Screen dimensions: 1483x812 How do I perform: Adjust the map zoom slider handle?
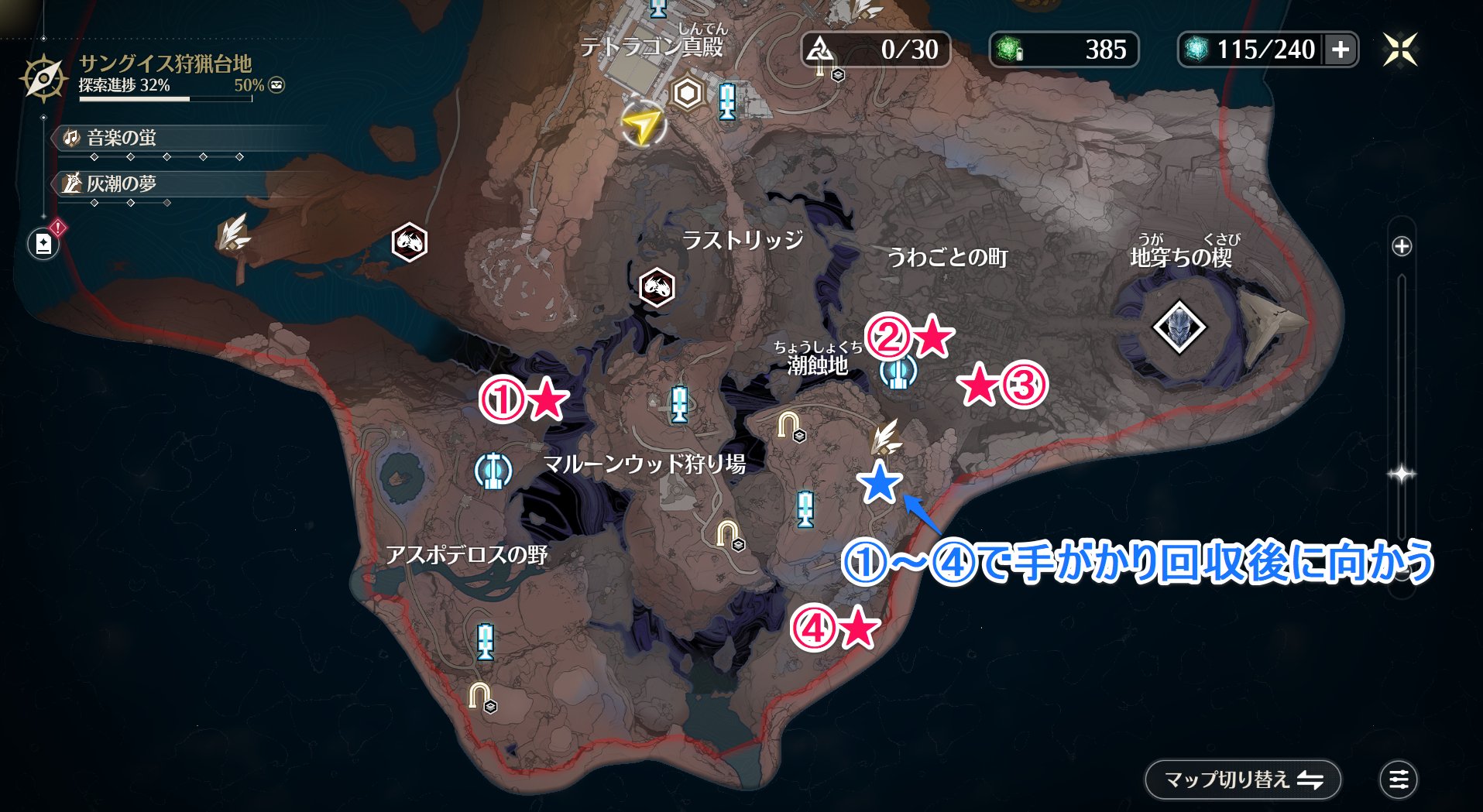point(1402,474)
